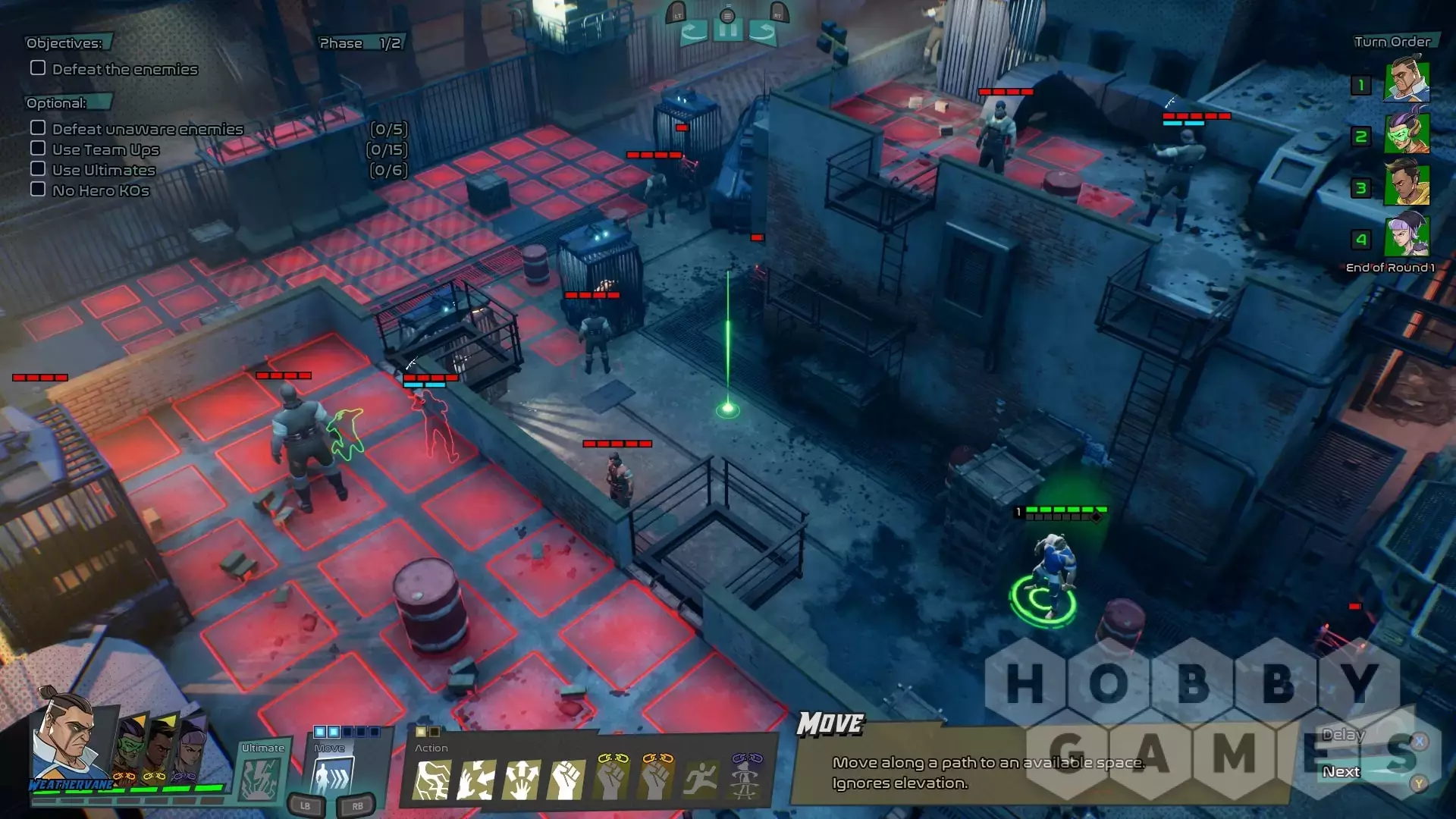Activate the white raised fist action
Screen dimensions: 1456x819
click(566, 780)
